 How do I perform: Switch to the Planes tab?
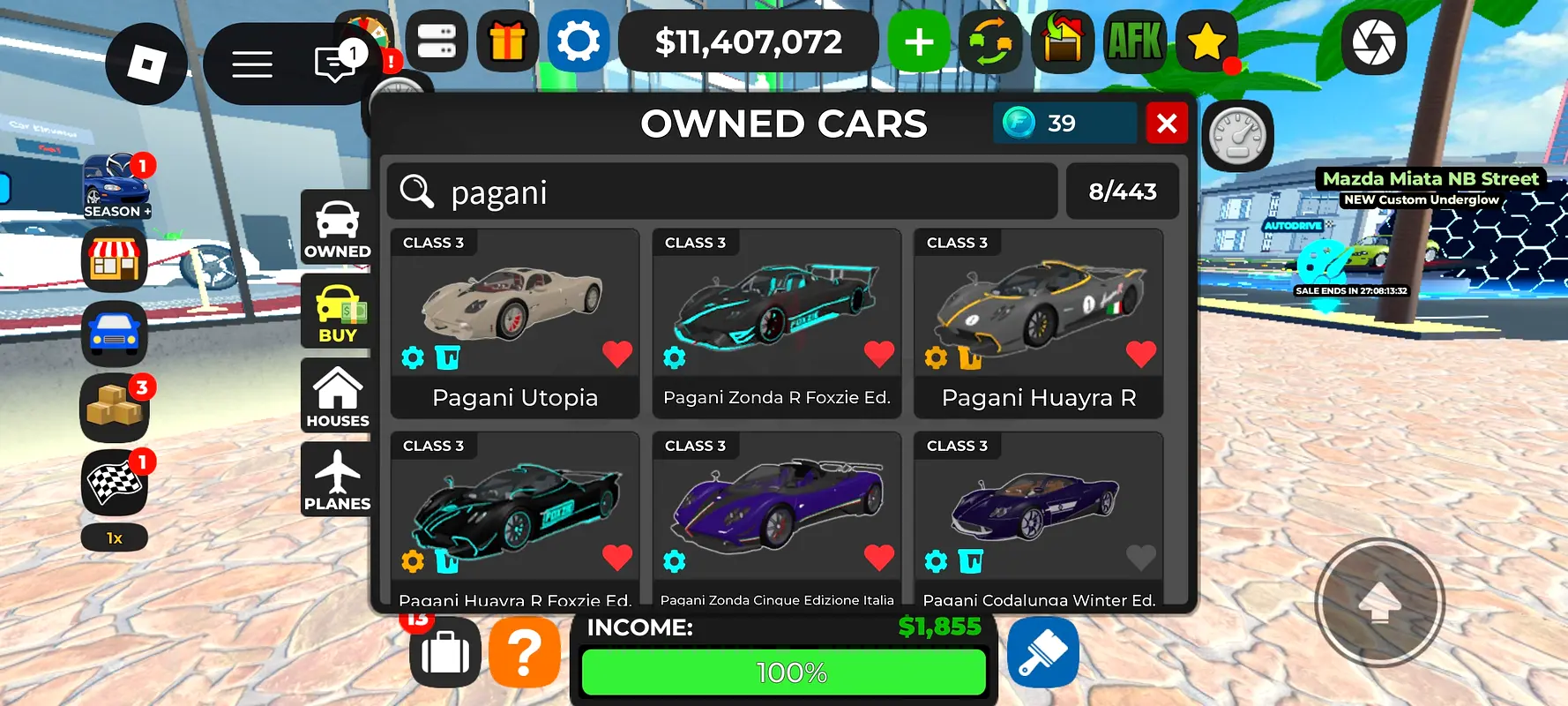(x=337, y=479)
